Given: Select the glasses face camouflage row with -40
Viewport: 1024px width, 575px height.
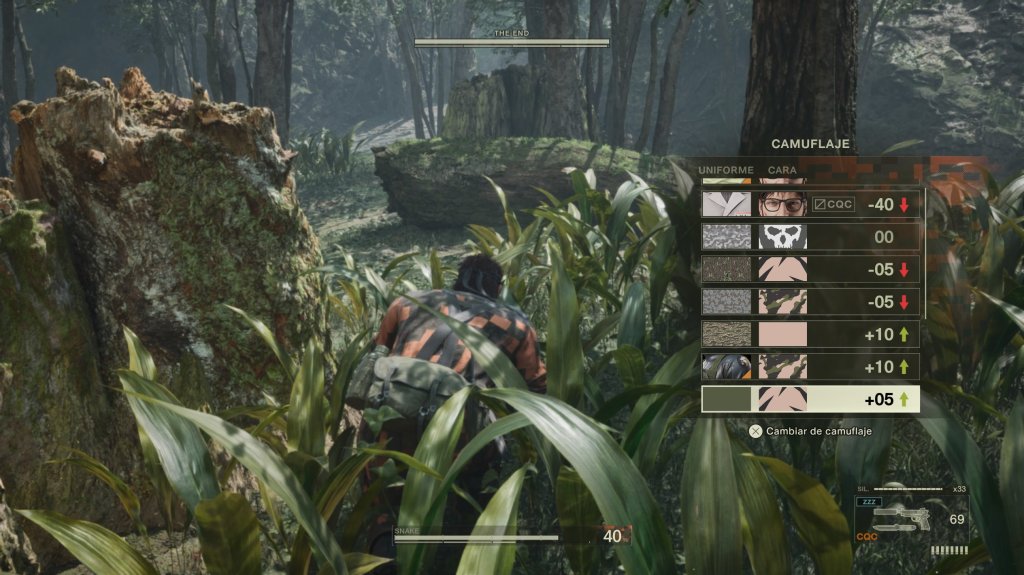Looking at the screenshot, I should click(810, 205).
